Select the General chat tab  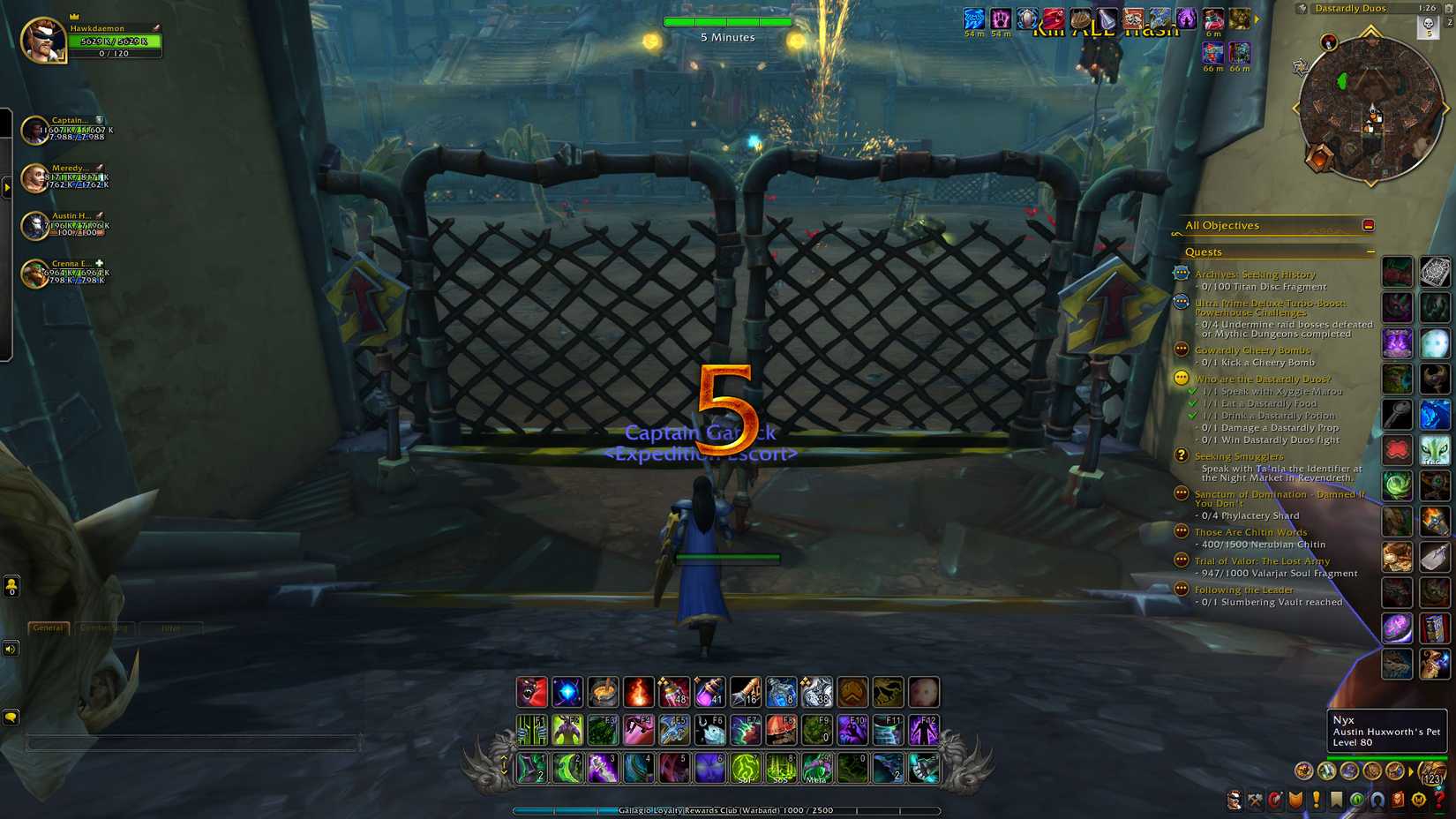[47, 628]
